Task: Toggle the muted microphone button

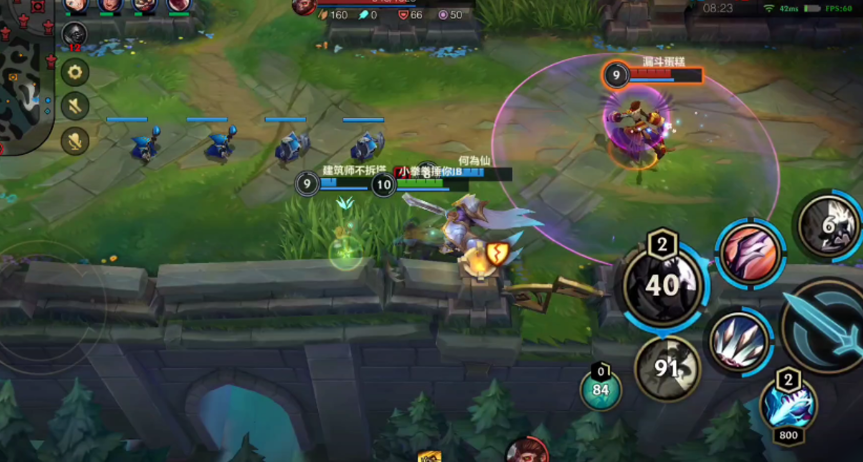Action: [x=75, y=141]
